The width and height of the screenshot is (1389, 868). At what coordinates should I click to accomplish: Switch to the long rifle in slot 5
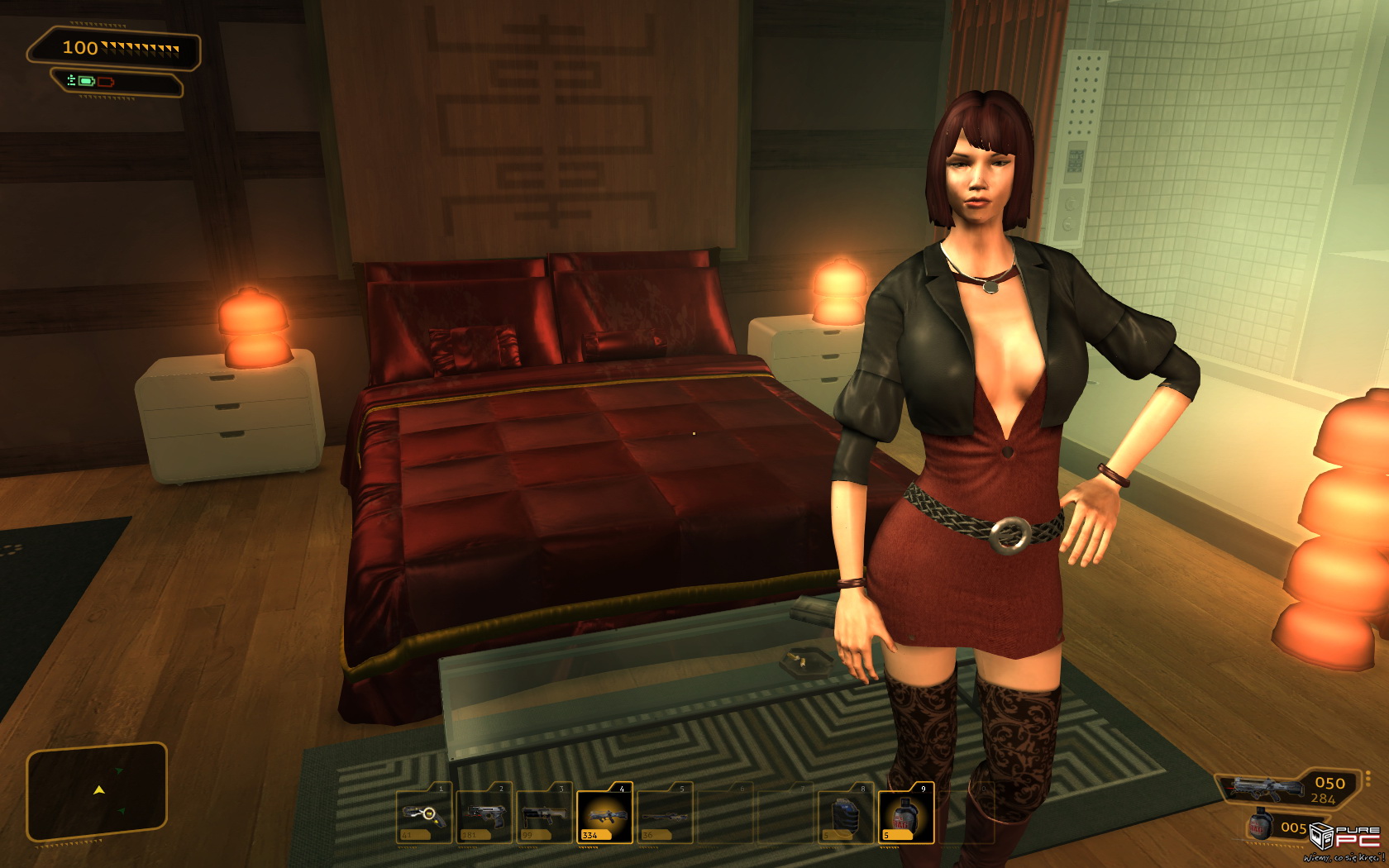(x=665, y=815)
